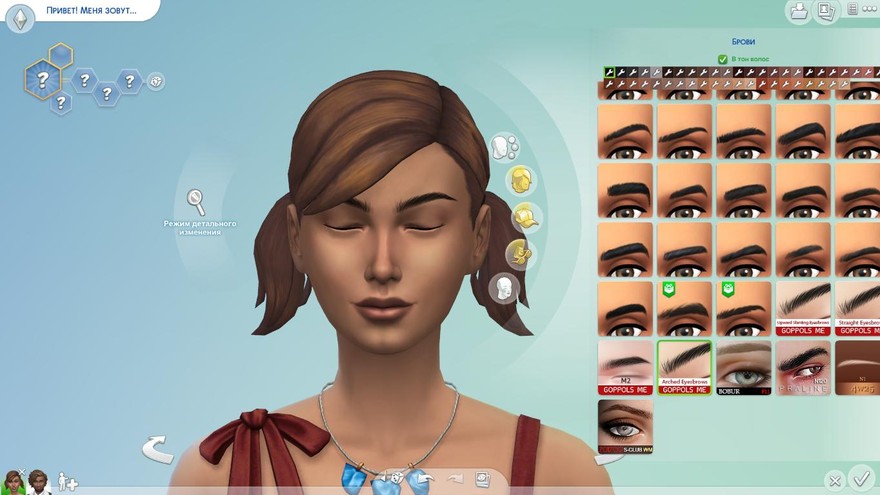The height and width of the screenshot is (495, 880).
Task: Toggle the 'В тон волос' checkbox
Action: (x=722, y=60)
